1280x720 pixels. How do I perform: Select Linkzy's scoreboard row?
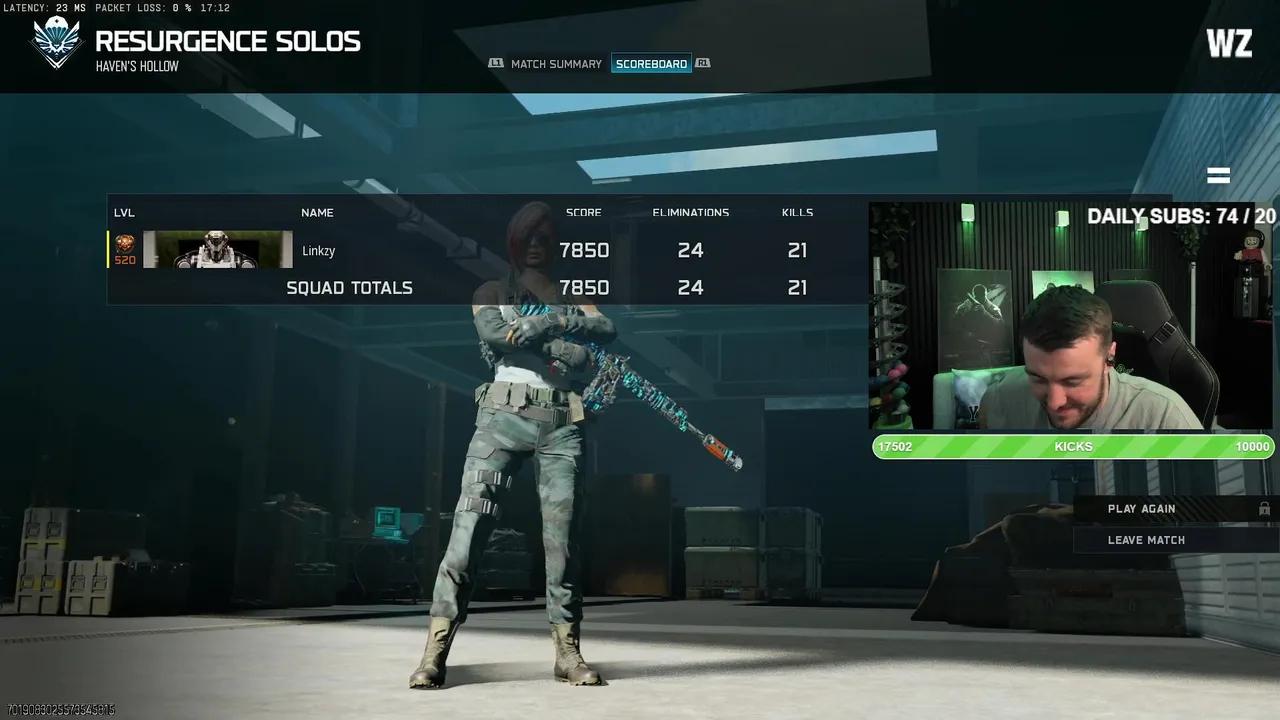coord(480,250)
